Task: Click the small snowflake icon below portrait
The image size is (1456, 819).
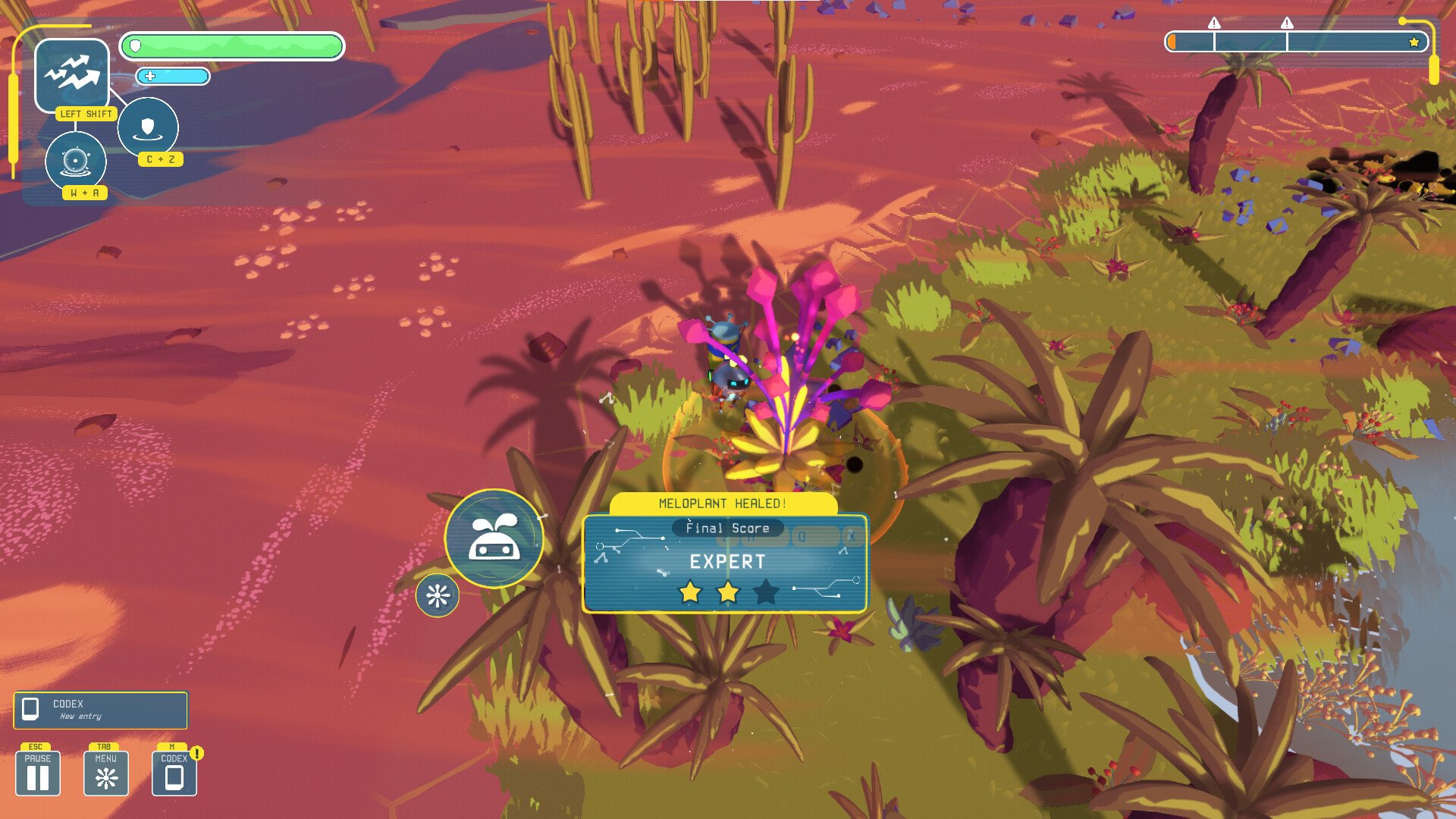Action: click(438, 595)
